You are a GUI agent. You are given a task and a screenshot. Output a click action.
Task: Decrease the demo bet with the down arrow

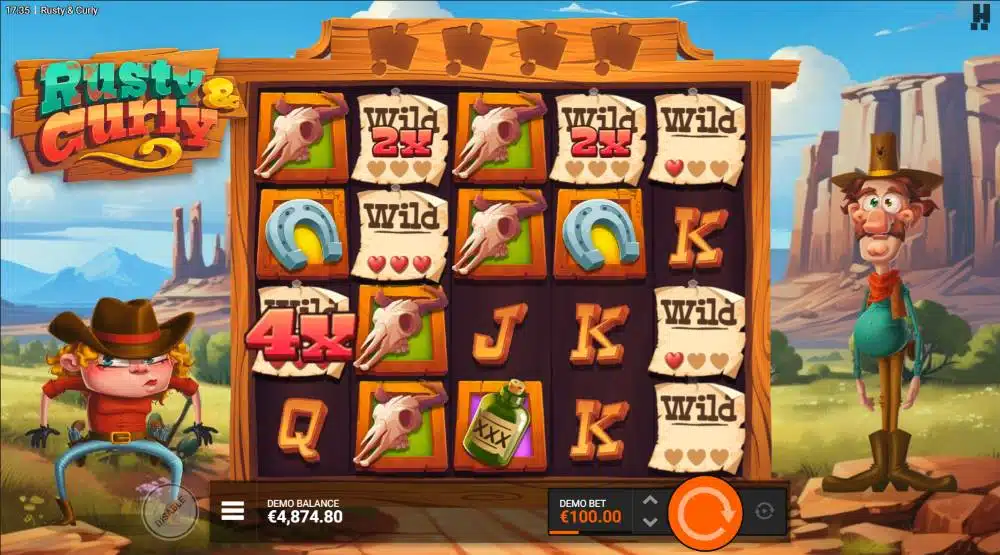pos(649,521)
